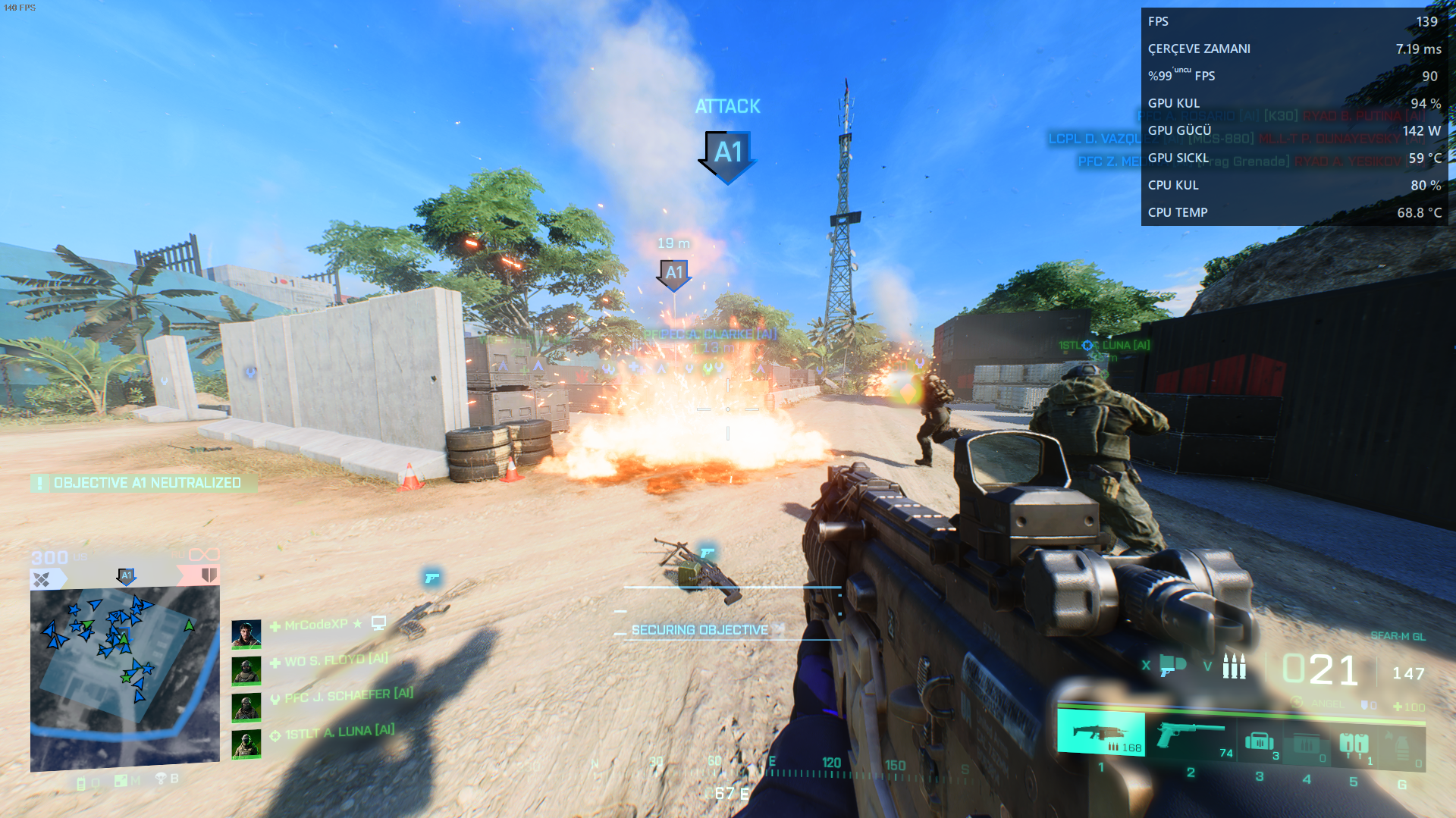Viewport: 1456px width, 818px height.
Task: Switch to the suppressed pistol slot
Action: [x=1191, y=735]
